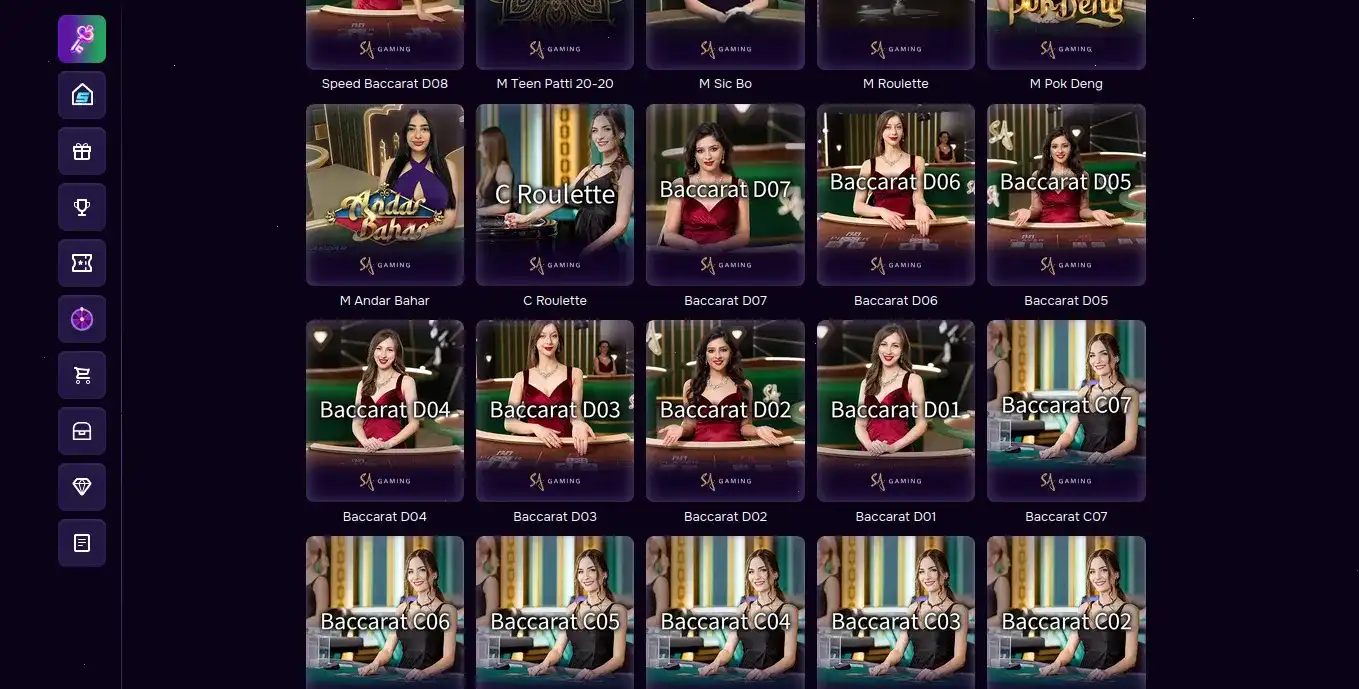Enter the Baccarat C07 table
1359x689 pixels.
click(x=1066, y=411)
